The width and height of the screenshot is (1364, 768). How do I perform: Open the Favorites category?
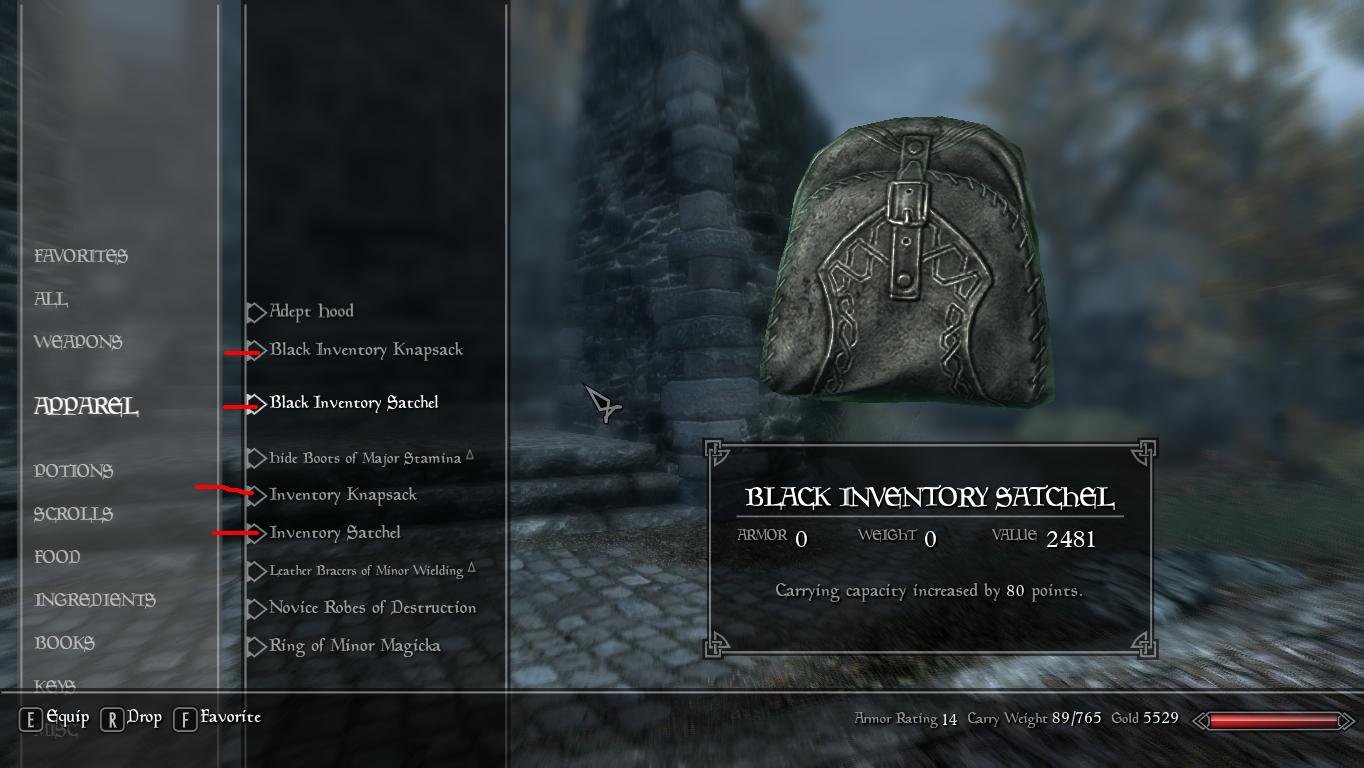[81, 255]
